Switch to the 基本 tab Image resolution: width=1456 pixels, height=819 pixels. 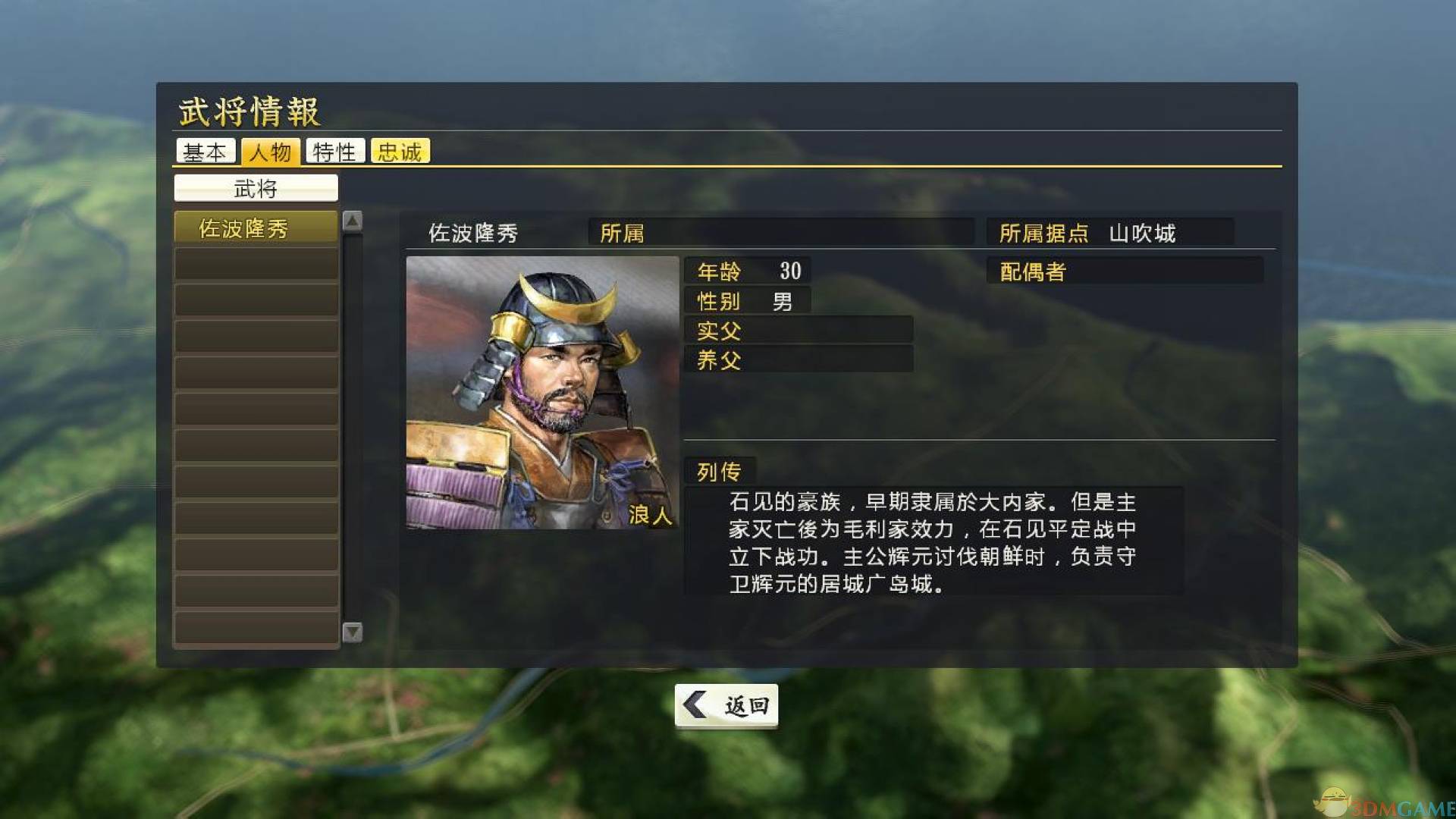(x=206, y=151)
